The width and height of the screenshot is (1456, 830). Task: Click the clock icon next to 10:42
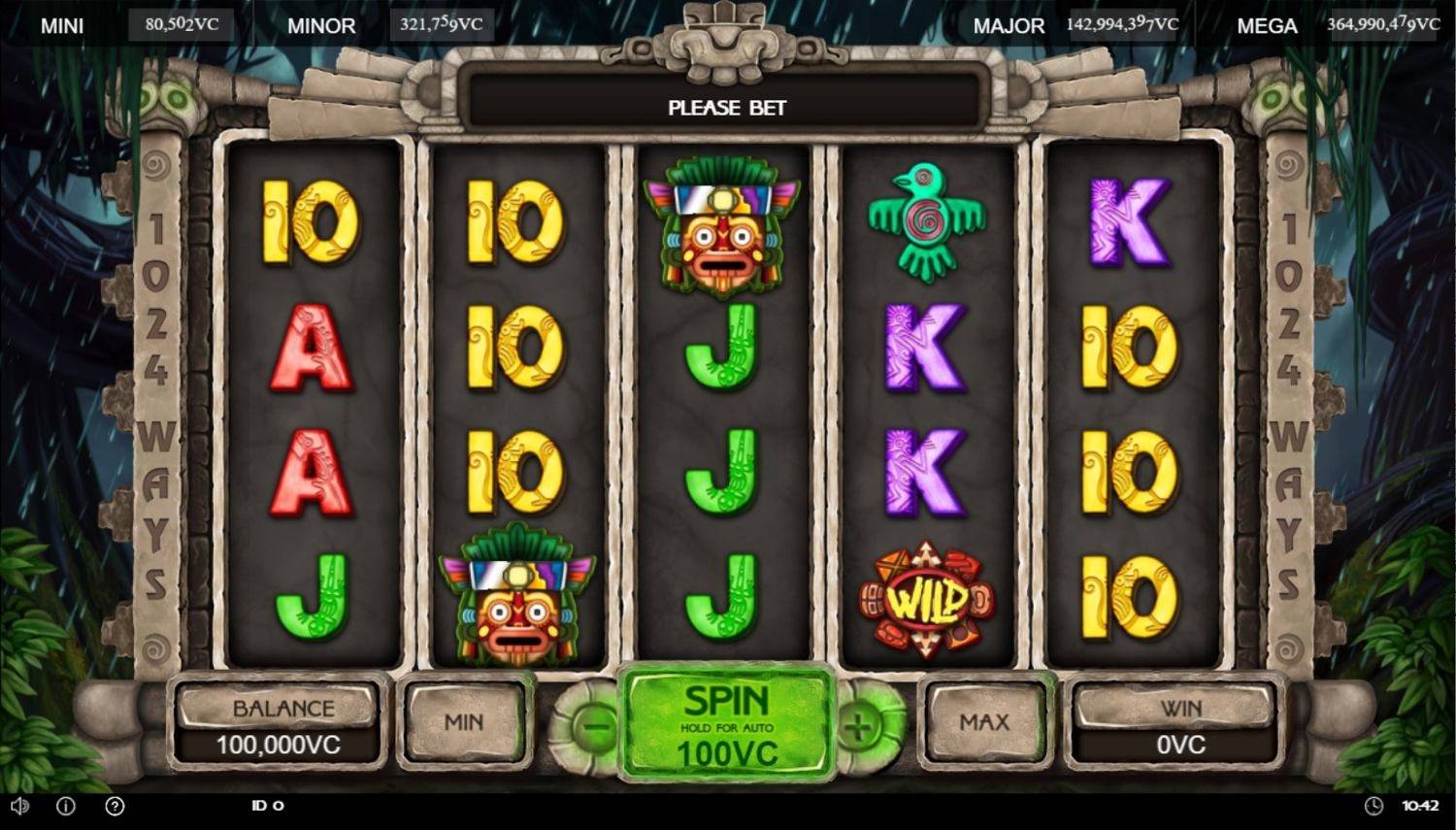tap(1376, 806)
